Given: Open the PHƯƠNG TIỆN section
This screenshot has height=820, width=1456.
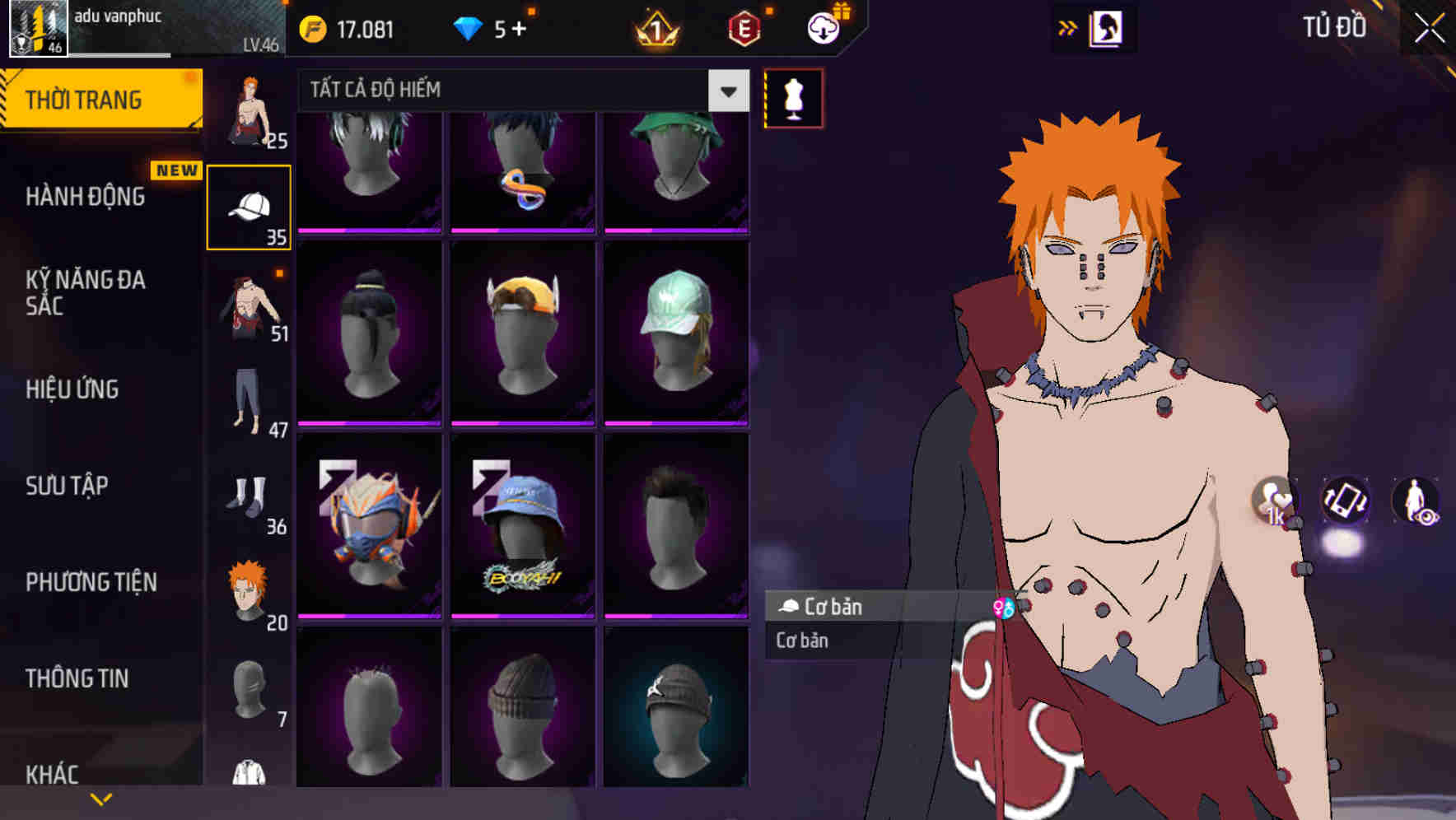Looking at the screenshot, I should [x=89, y=581].
